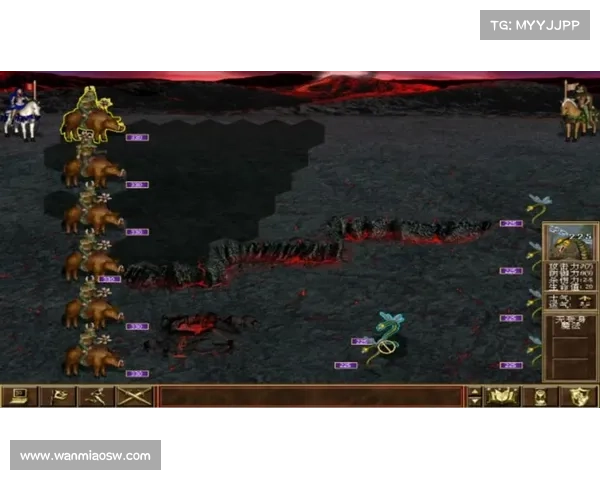Retreat from battle with the running figure button

(x=95, y=396)
